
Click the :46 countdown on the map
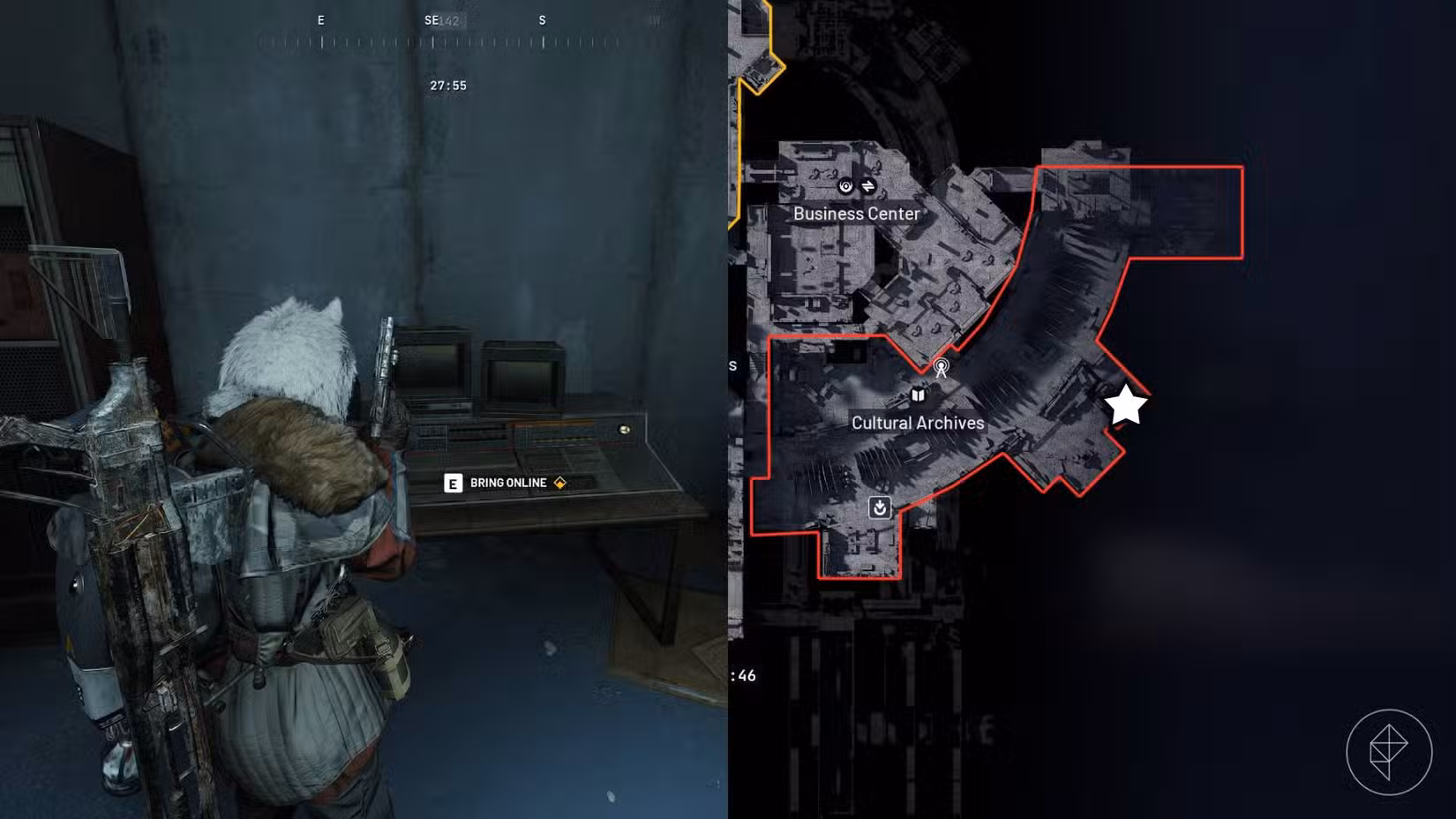744,673
